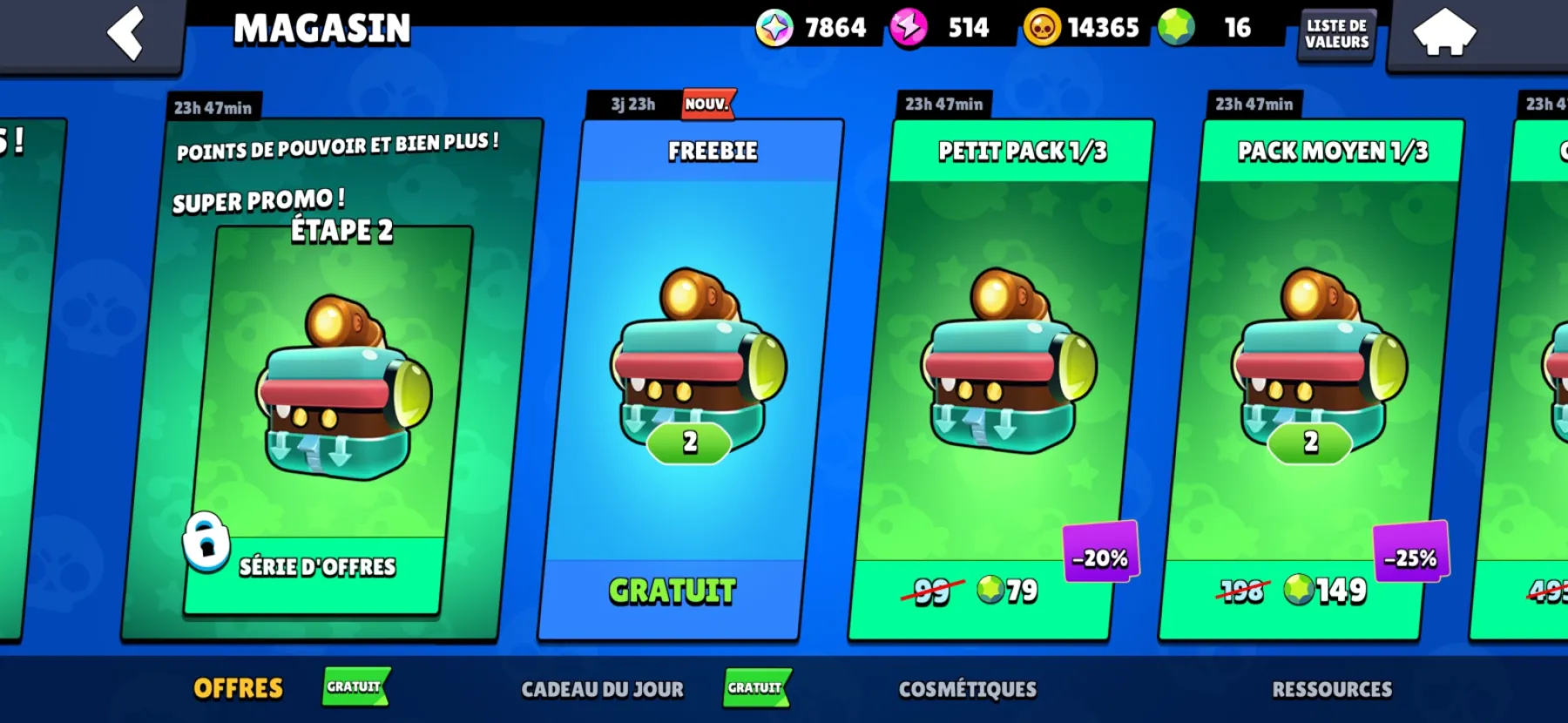Switch to the Cosmétiques tab

967,689
